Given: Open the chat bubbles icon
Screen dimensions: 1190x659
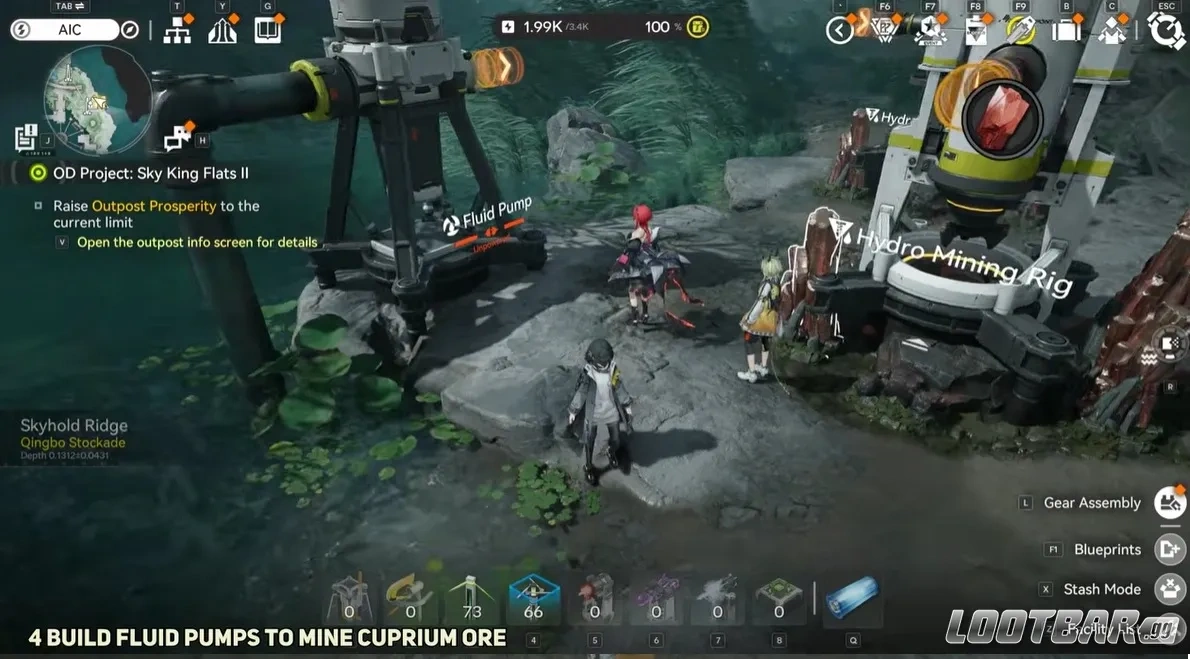Looking at the screenshot, I should coord(178,137).
